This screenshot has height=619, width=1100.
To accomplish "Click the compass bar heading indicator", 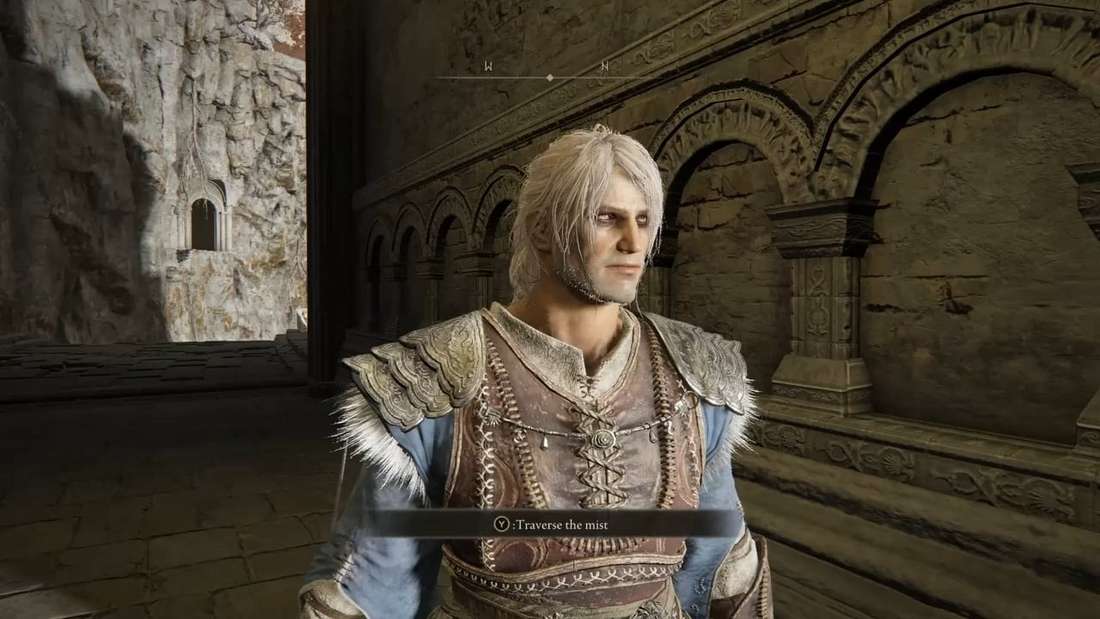I will coord(549,77).
